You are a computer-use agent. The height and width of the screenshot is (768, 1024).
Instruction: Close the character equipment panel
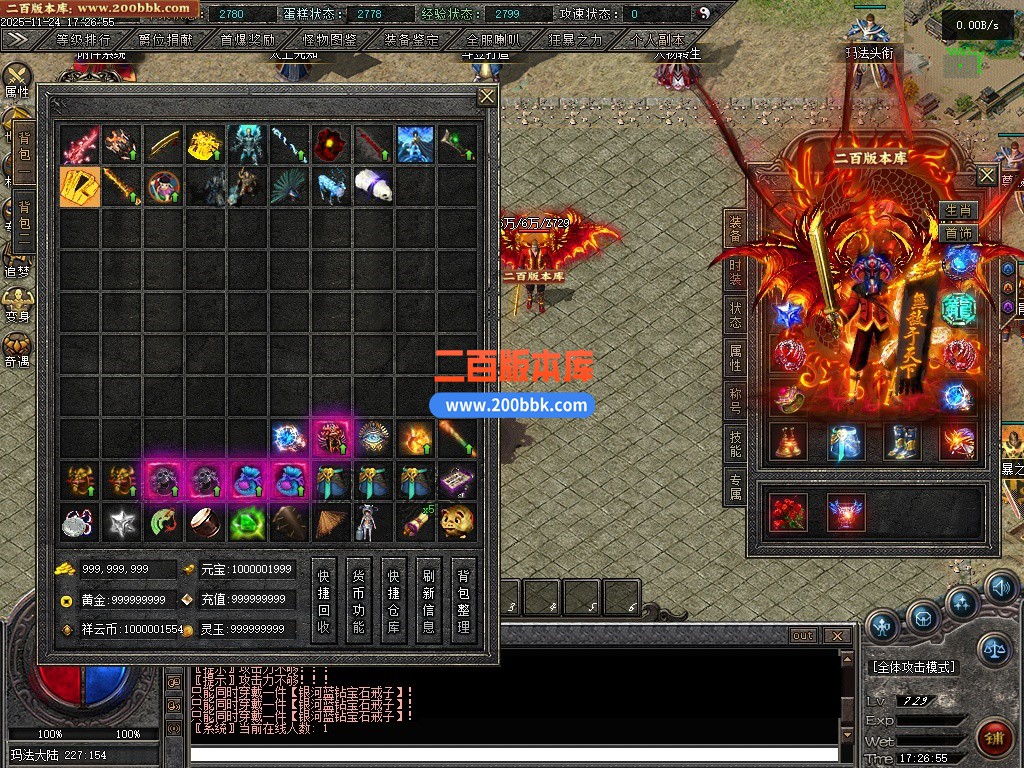[986, 176]
